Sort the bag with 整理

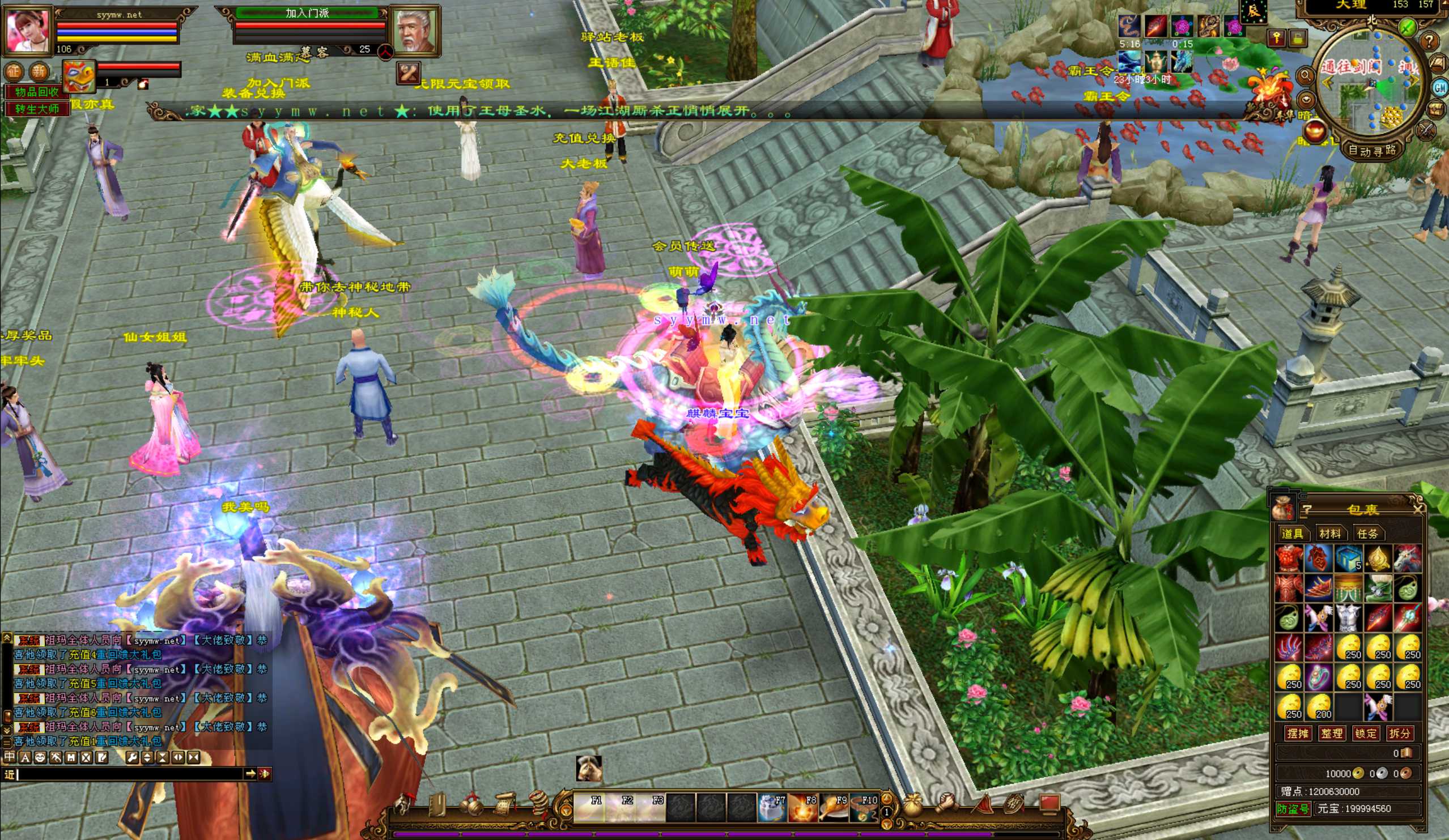1332,734
